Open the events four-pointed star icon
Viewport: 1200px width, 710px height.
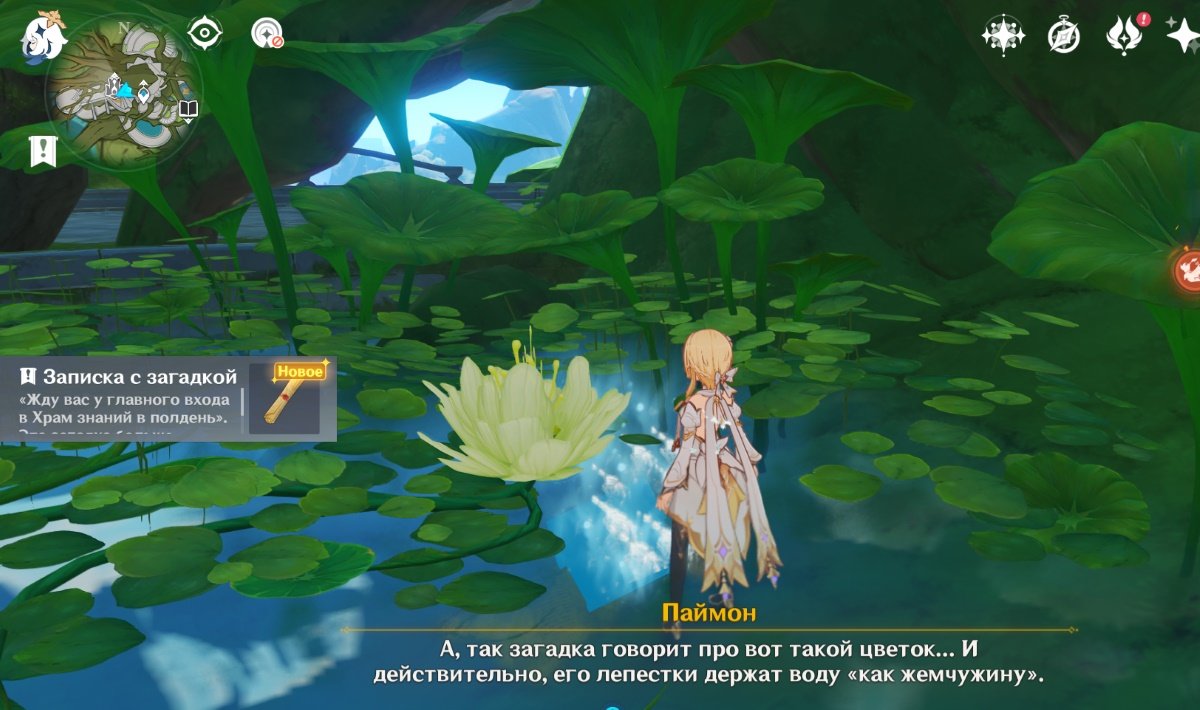1002,36
